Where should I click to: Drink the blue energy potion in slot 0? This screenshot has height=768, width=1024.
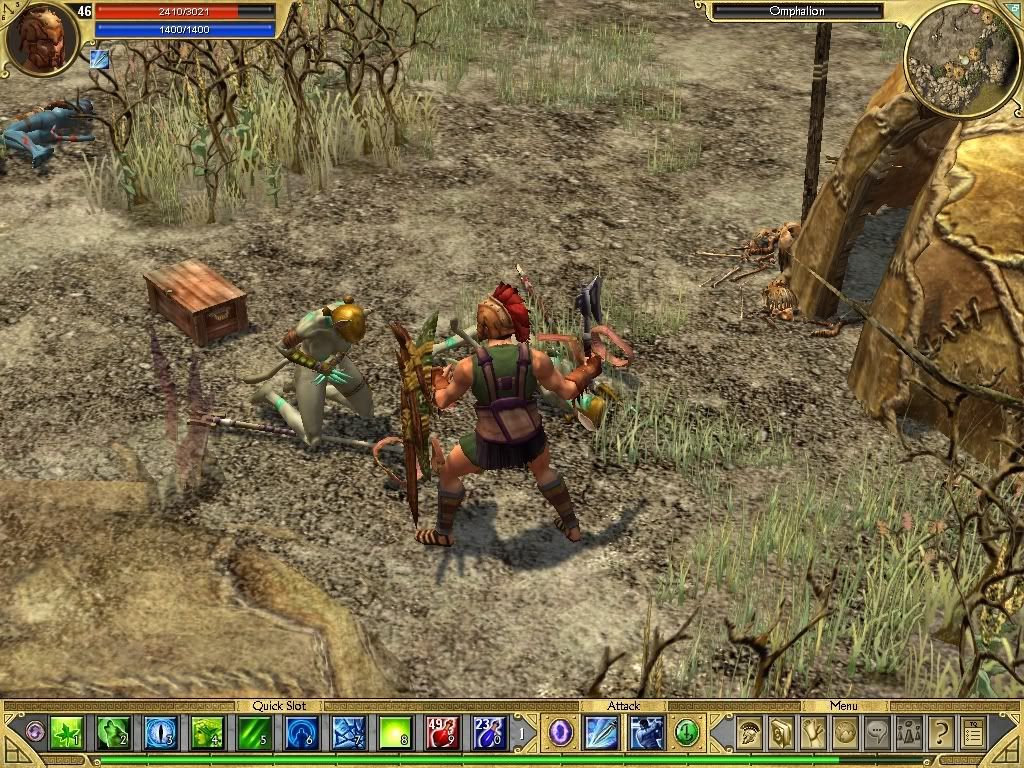point(489,734)
